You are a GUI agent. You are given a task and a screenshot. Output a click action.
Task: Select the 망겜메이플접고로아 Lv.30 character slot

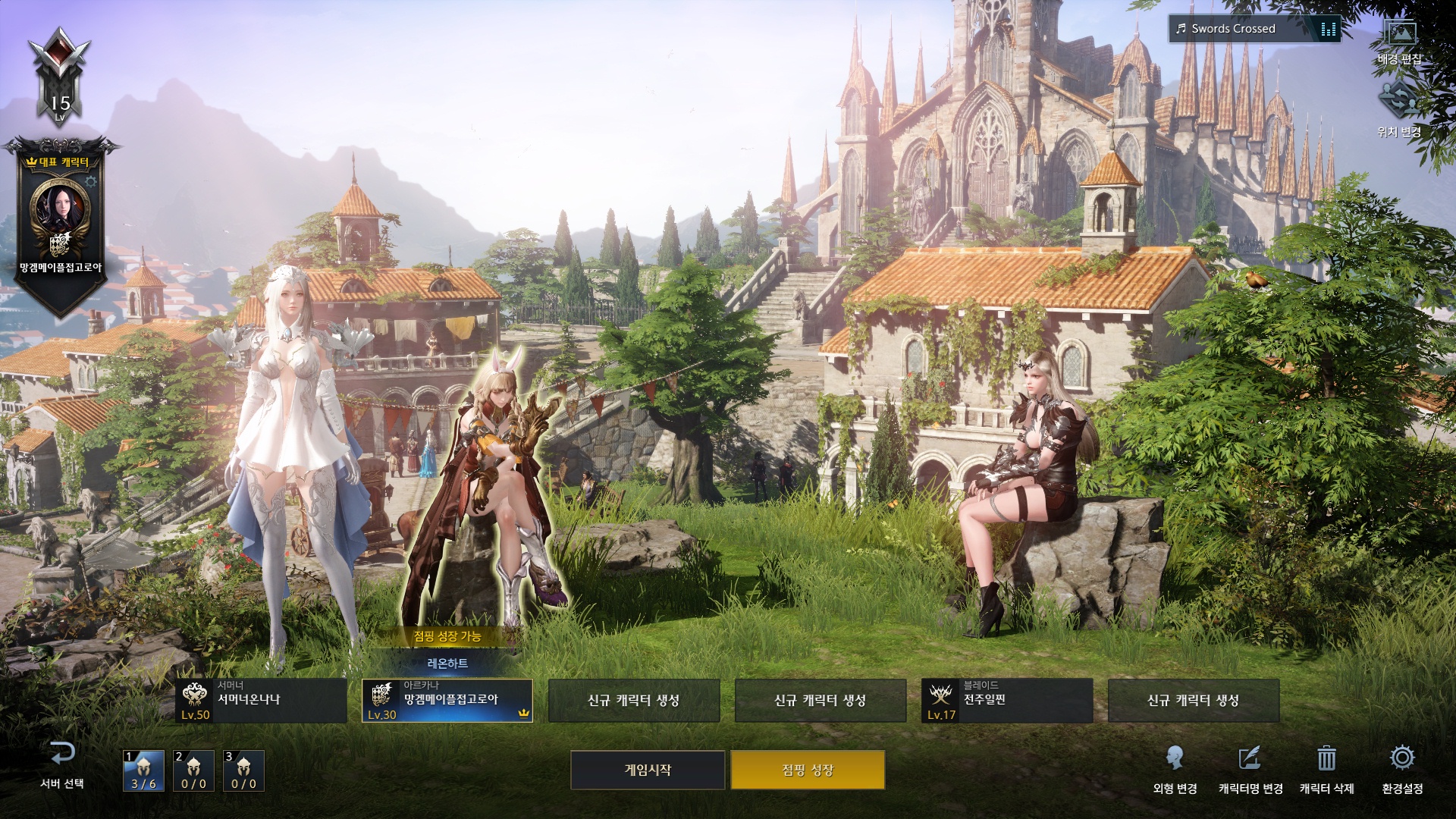click(447, 700)
